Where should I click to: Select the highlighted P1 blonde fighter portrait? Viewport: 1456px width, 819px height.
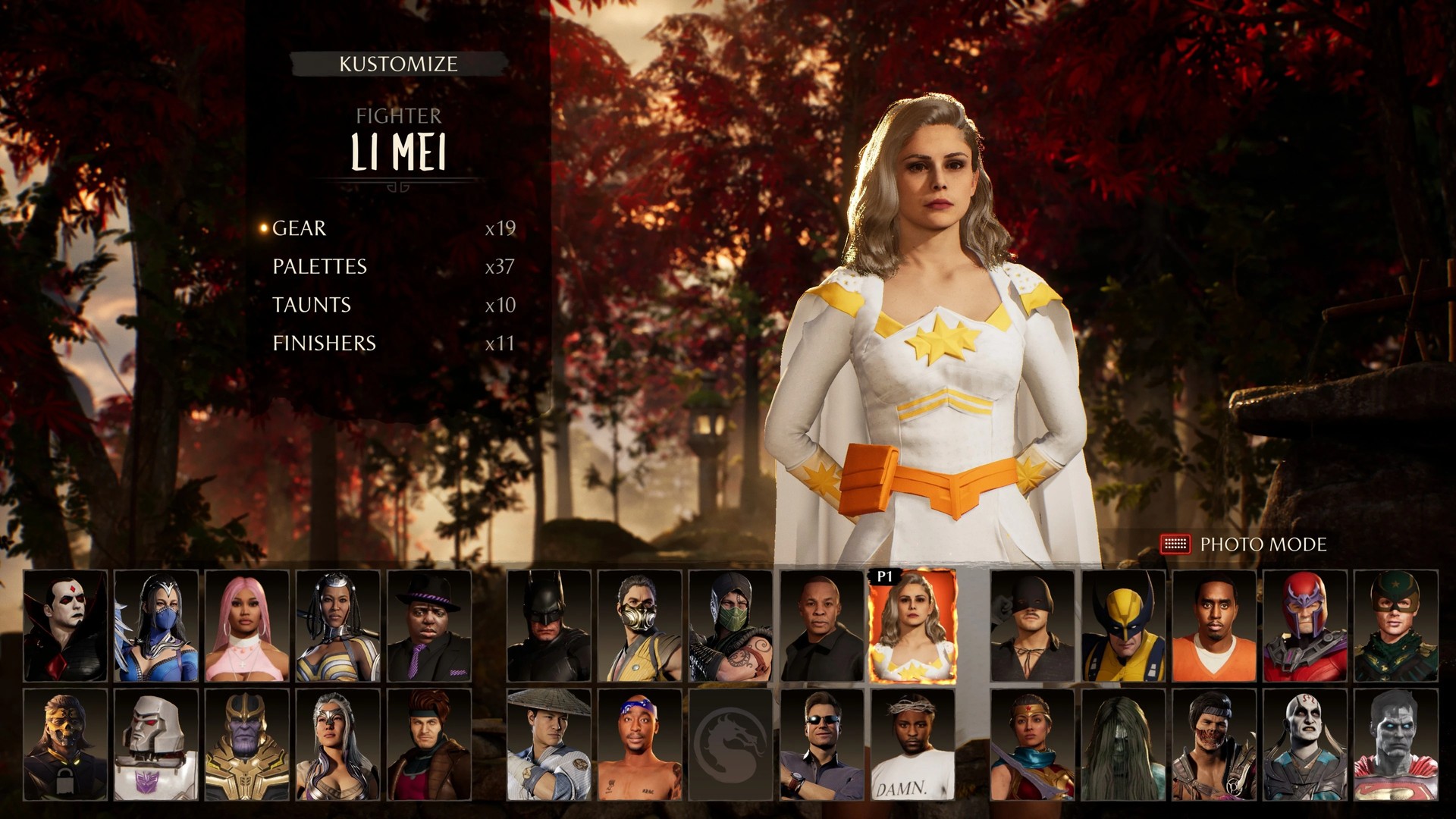click(x=912, y=626)
